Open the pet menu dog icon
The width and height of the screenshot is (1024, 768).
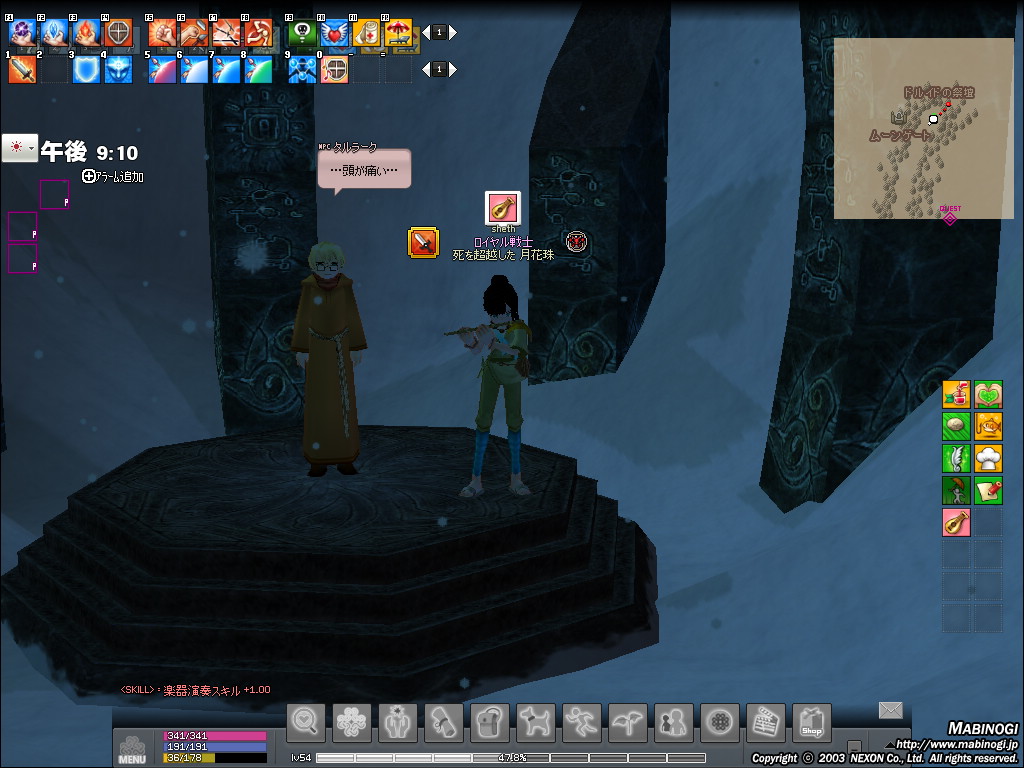(535, 722)
